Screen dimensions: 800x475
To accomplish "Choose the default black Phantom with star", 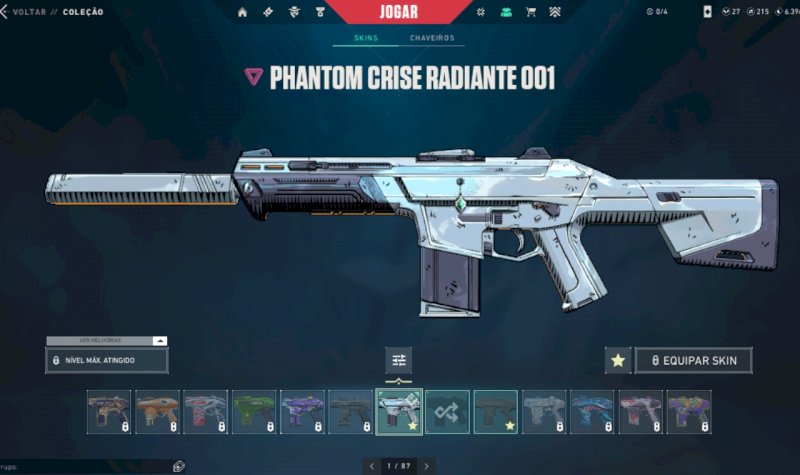I will [495, 411].
